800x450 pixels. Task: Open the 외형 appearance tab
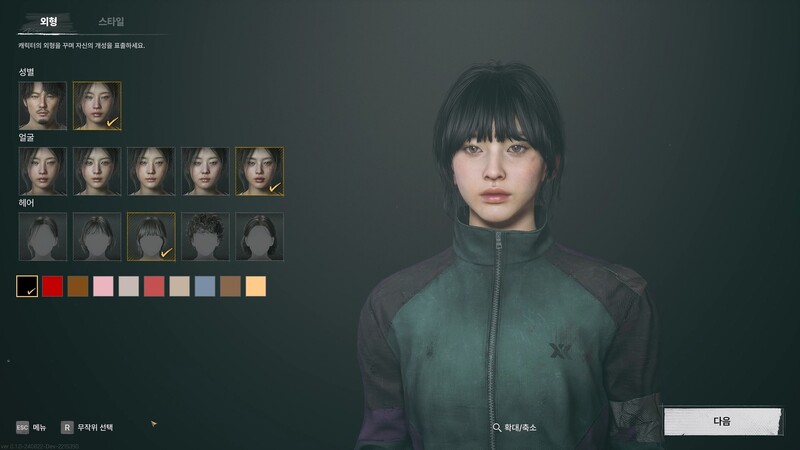point(48,21)
